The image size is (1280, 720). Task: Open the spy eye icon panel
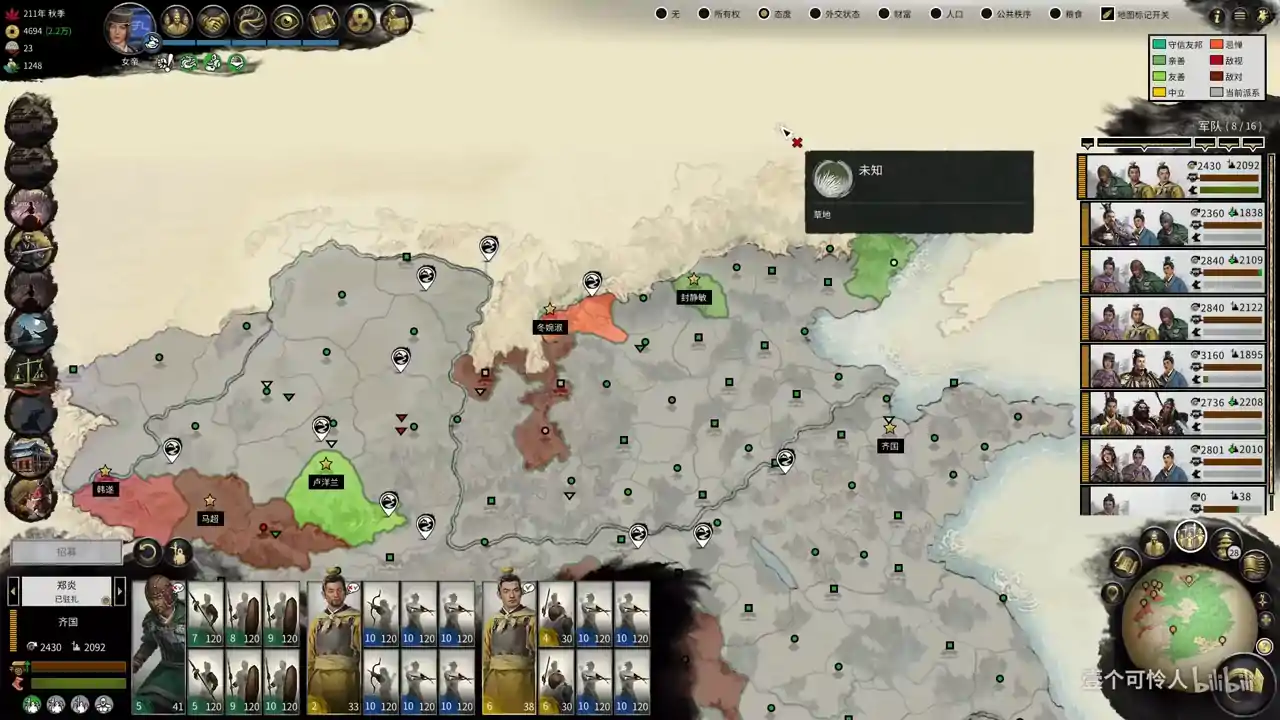click(287, 20)
